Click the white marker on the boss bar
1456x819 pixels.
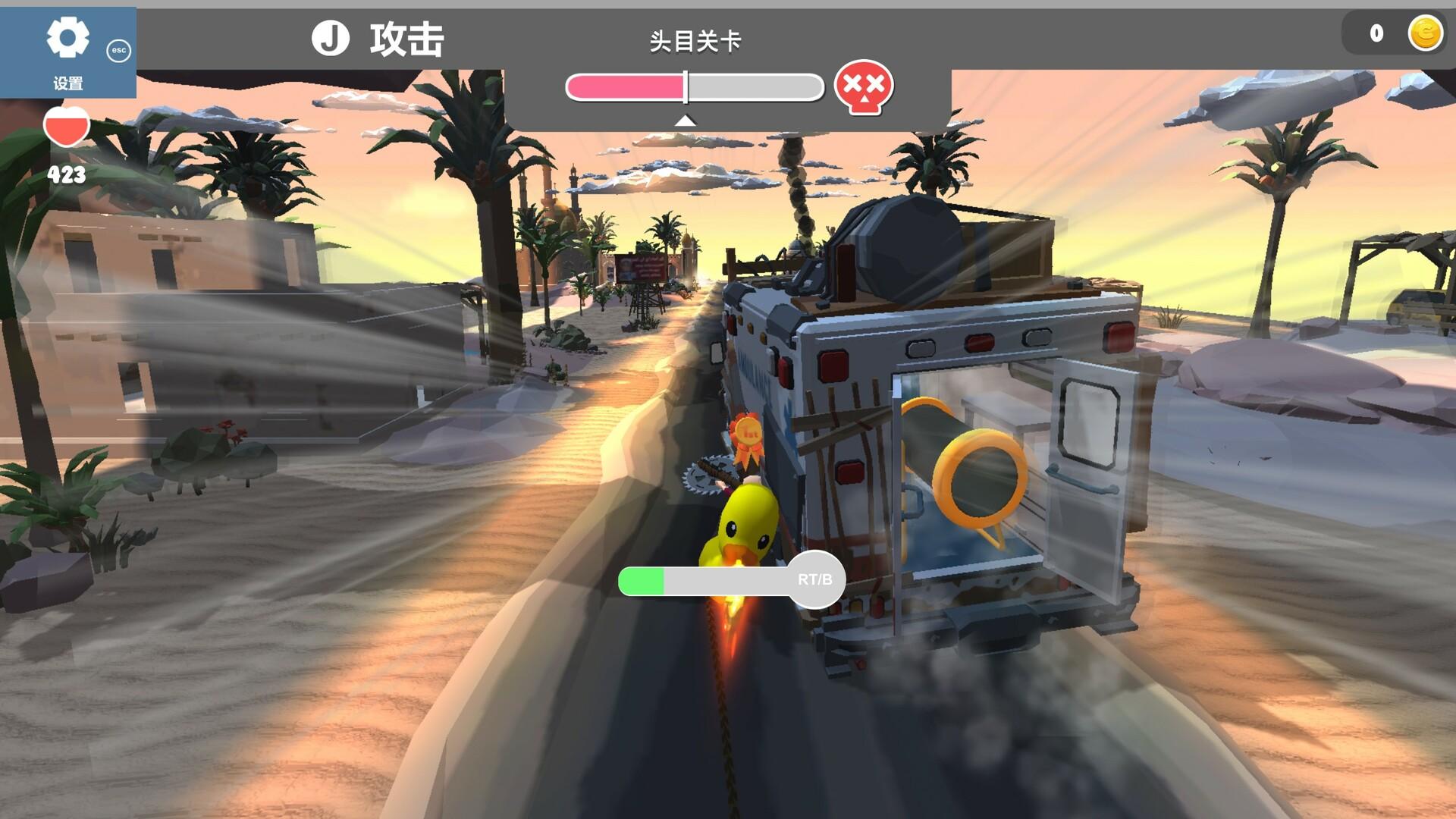[685, 86]
